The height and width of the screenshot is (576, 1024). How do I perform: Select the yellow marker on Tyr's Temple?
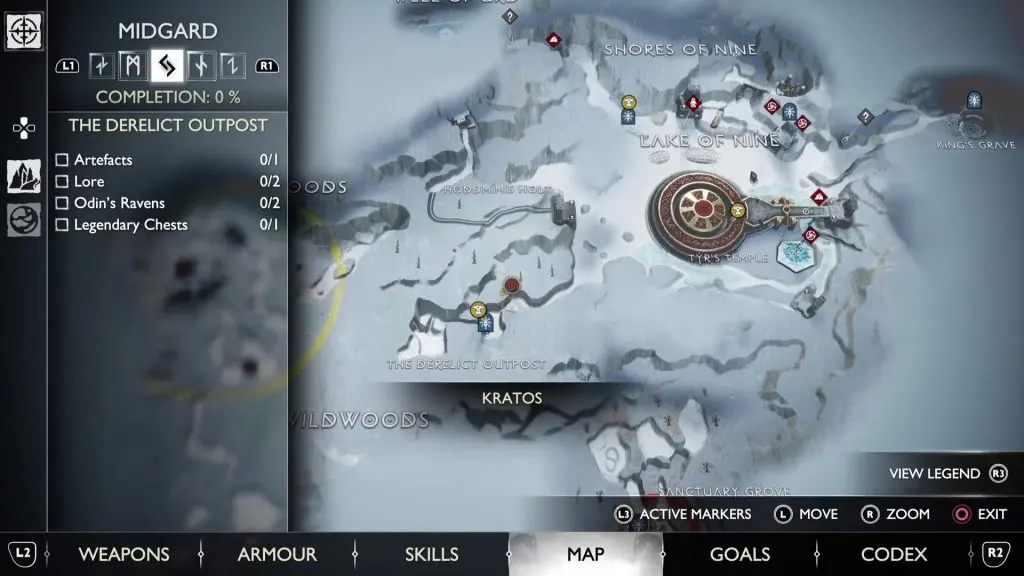tap(738, 210)
